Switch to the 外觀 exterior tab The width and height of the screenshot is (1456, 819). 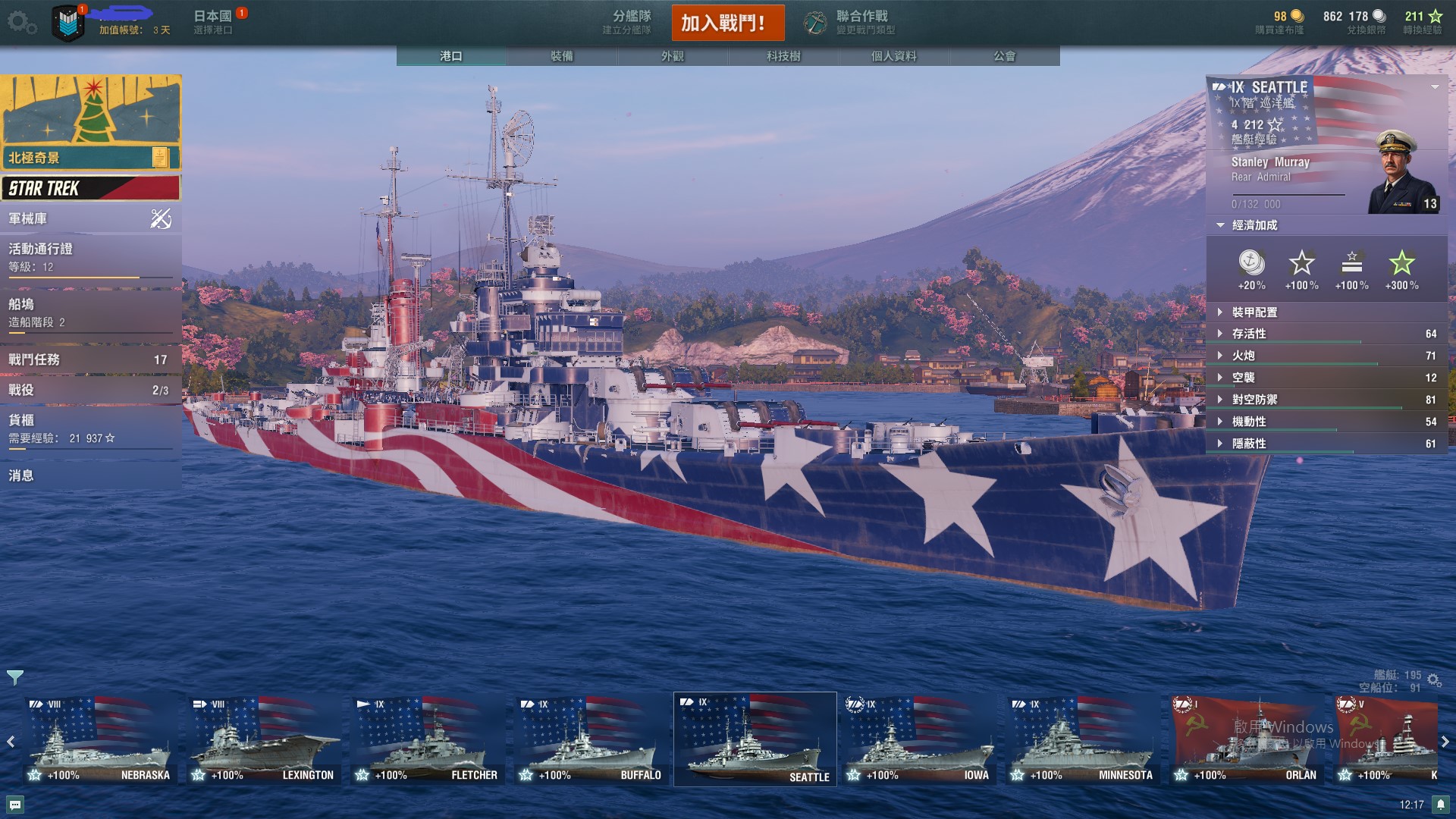673,56
